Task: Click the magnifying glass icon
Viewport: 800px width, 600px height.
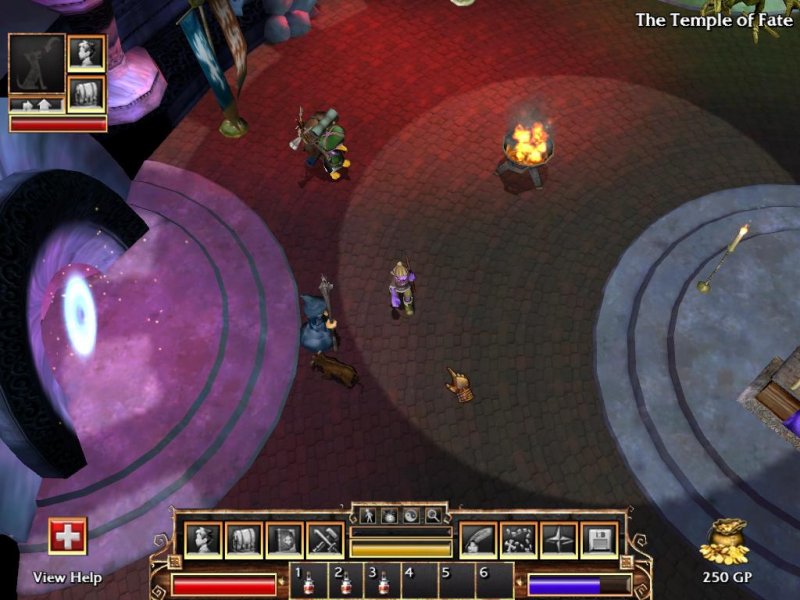Action: (432, 516)
